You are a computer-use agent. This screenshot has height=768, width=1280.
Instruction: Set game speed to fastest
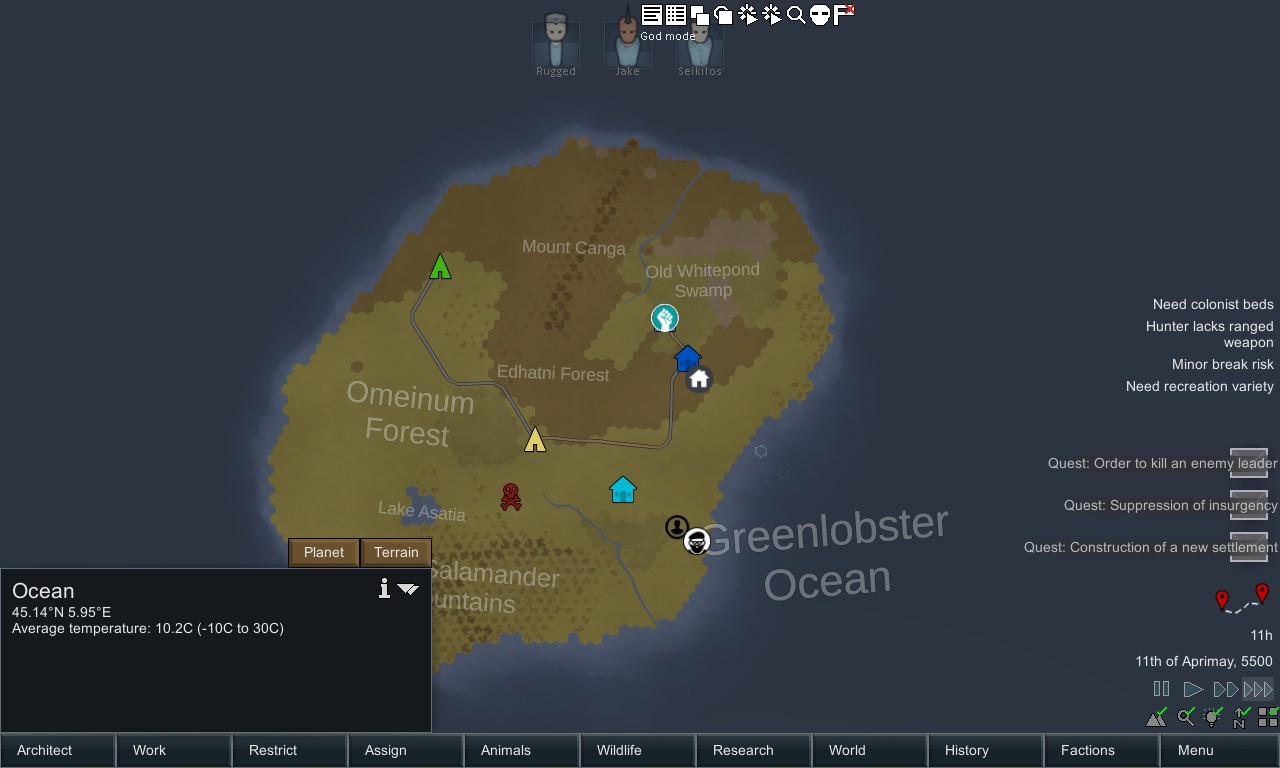click(1258, 689)
